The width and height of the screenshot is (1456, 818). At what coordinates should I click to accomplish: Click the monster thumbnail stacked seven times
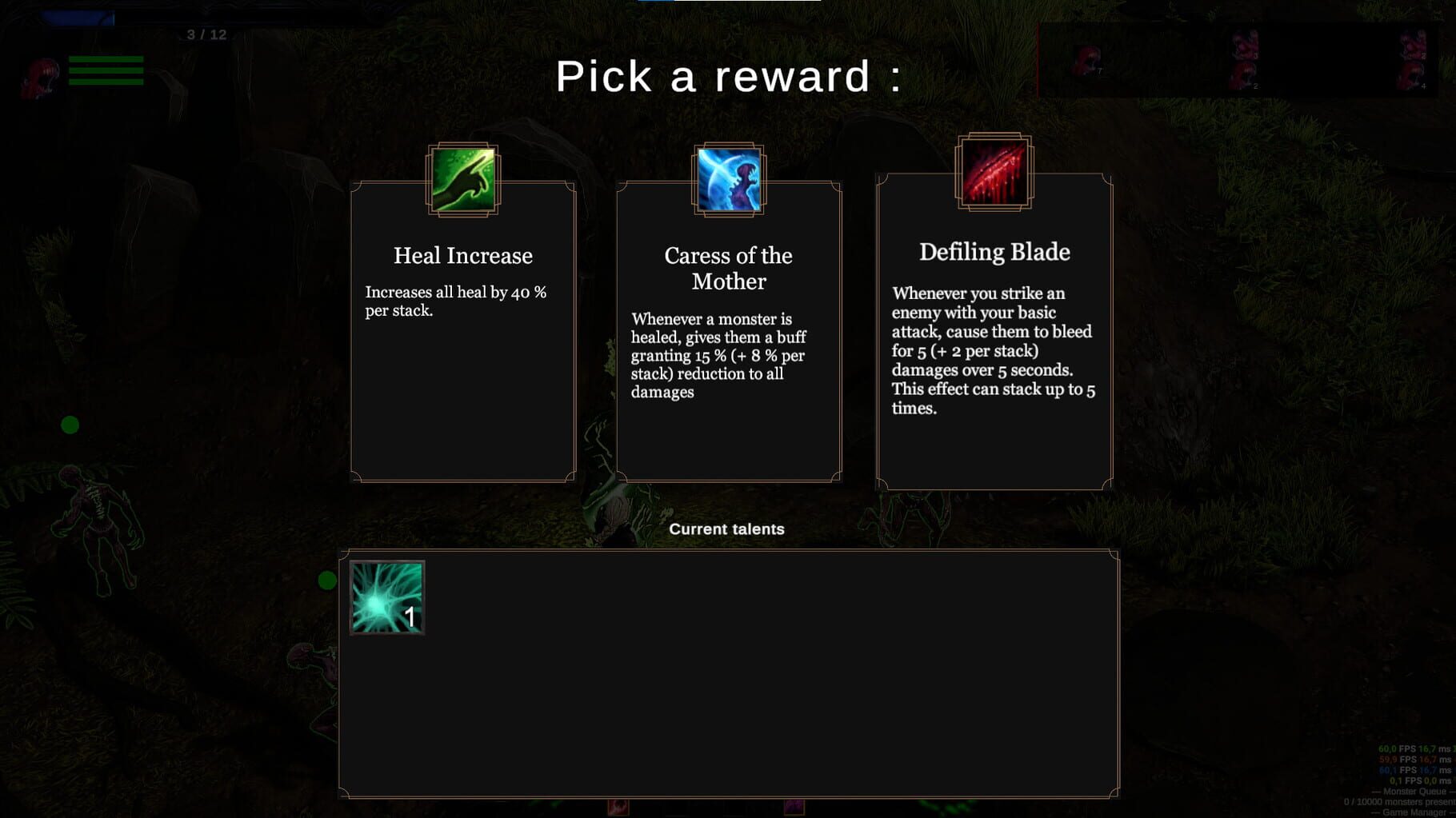1086,58
